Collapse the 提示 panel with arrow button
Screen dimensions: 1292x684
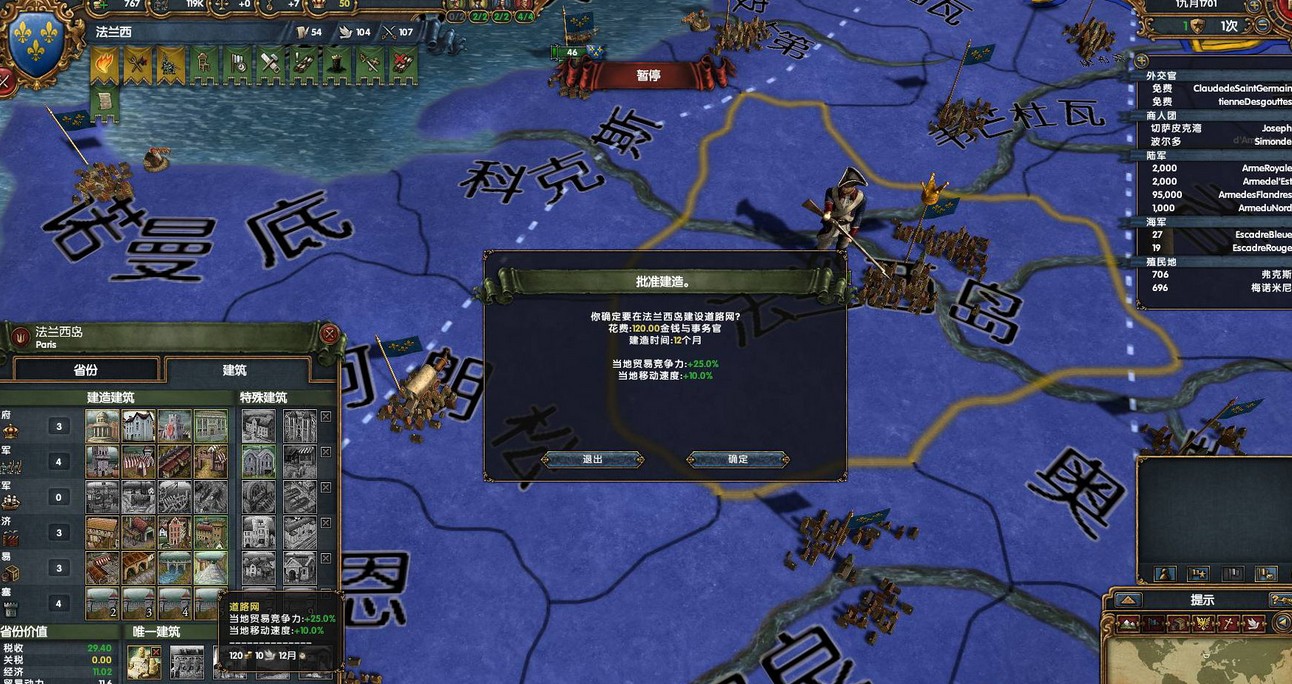(x=1128, y=600)
